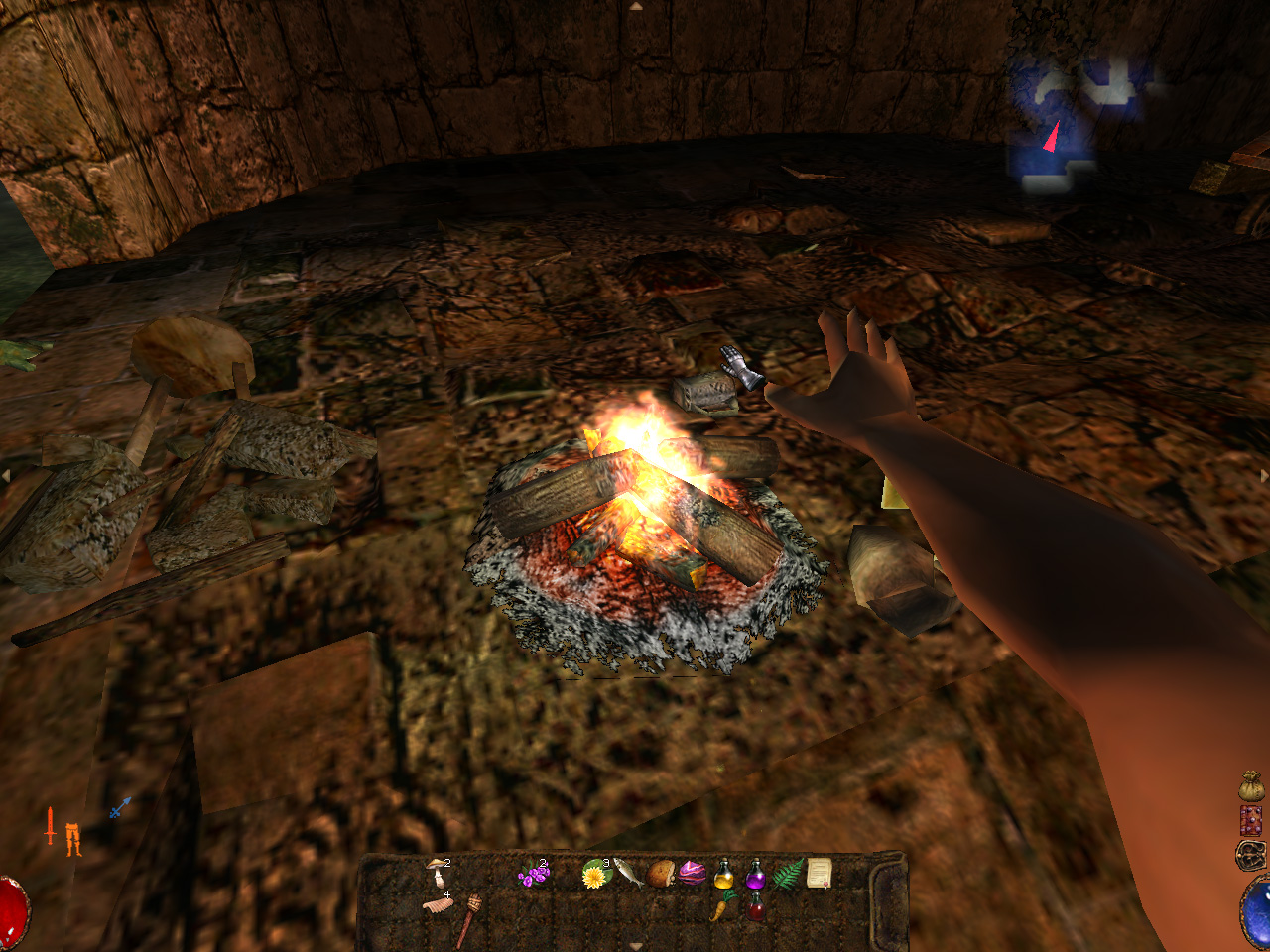Select the carrot in the inventory
1270x952 pixels.
pyautogui.click(x=722, y=905)
